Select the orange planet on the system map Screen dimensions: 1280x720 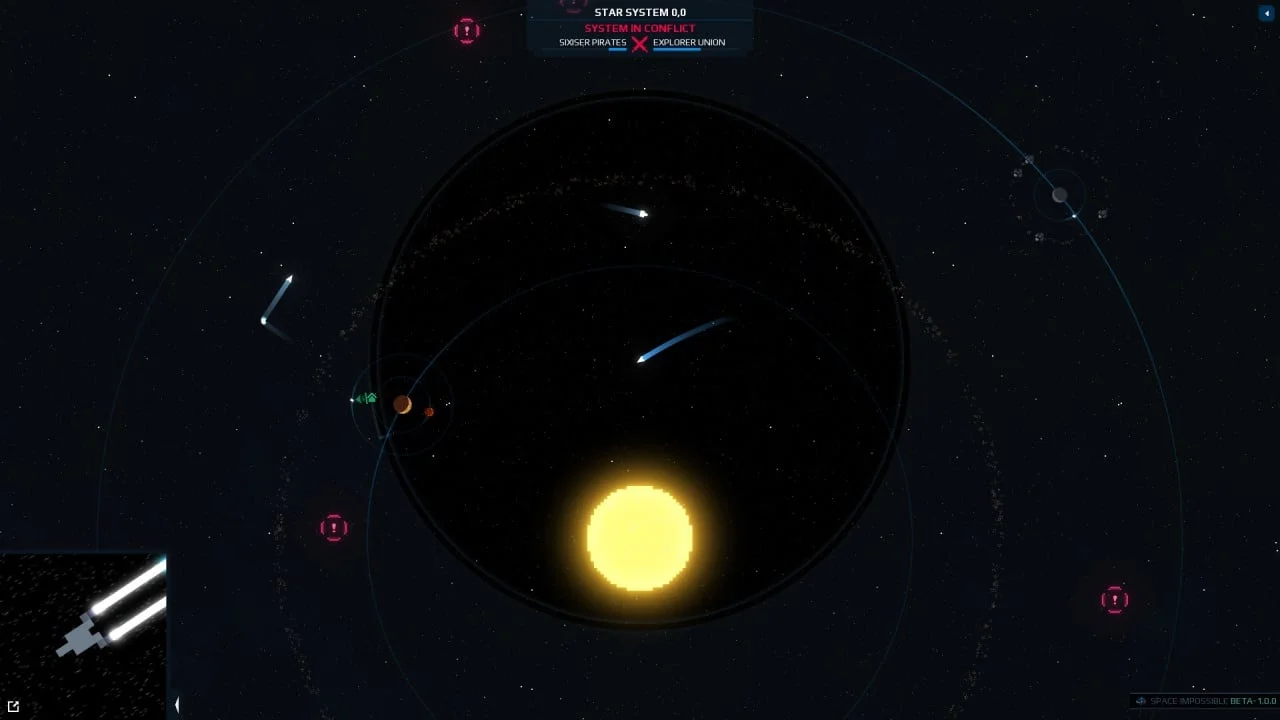pos(402,404)
